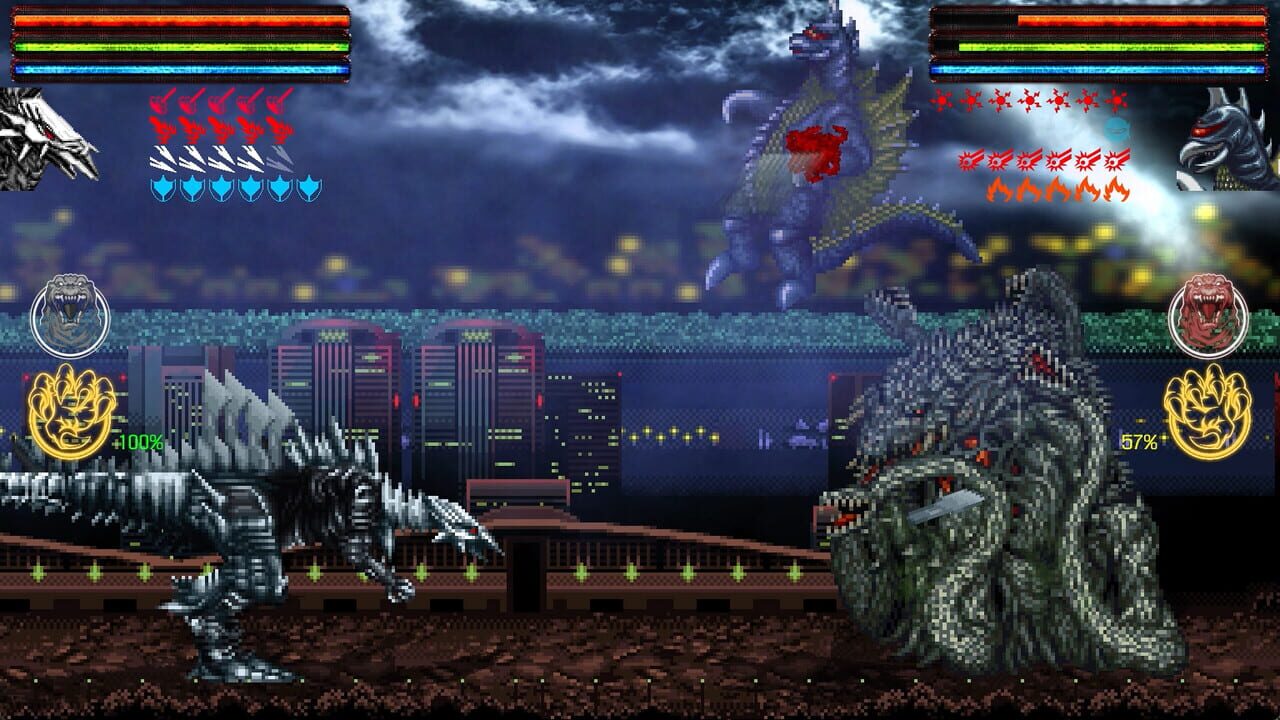Toggle the leftmost red spark icon

pyautogui.click(x=941, y=101)
